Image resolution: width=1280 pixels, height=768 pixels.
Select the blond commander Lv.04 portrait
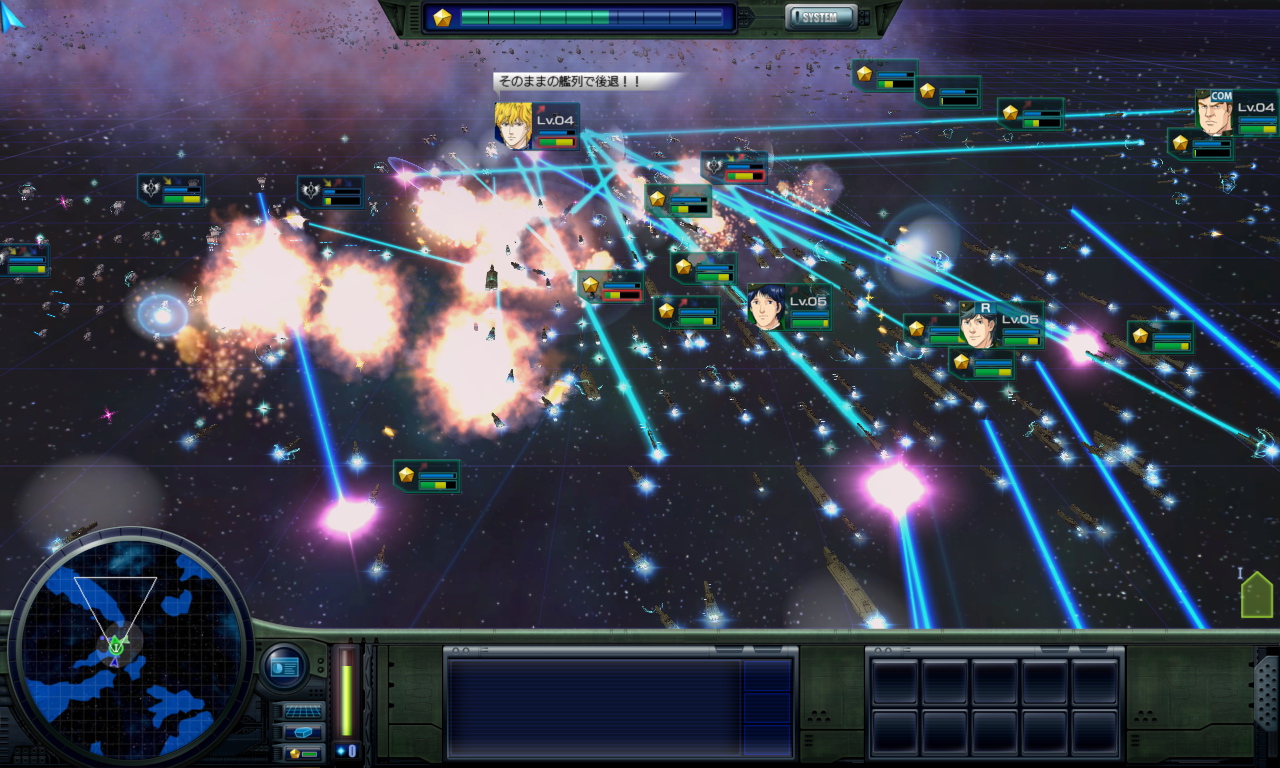(513, 126)
